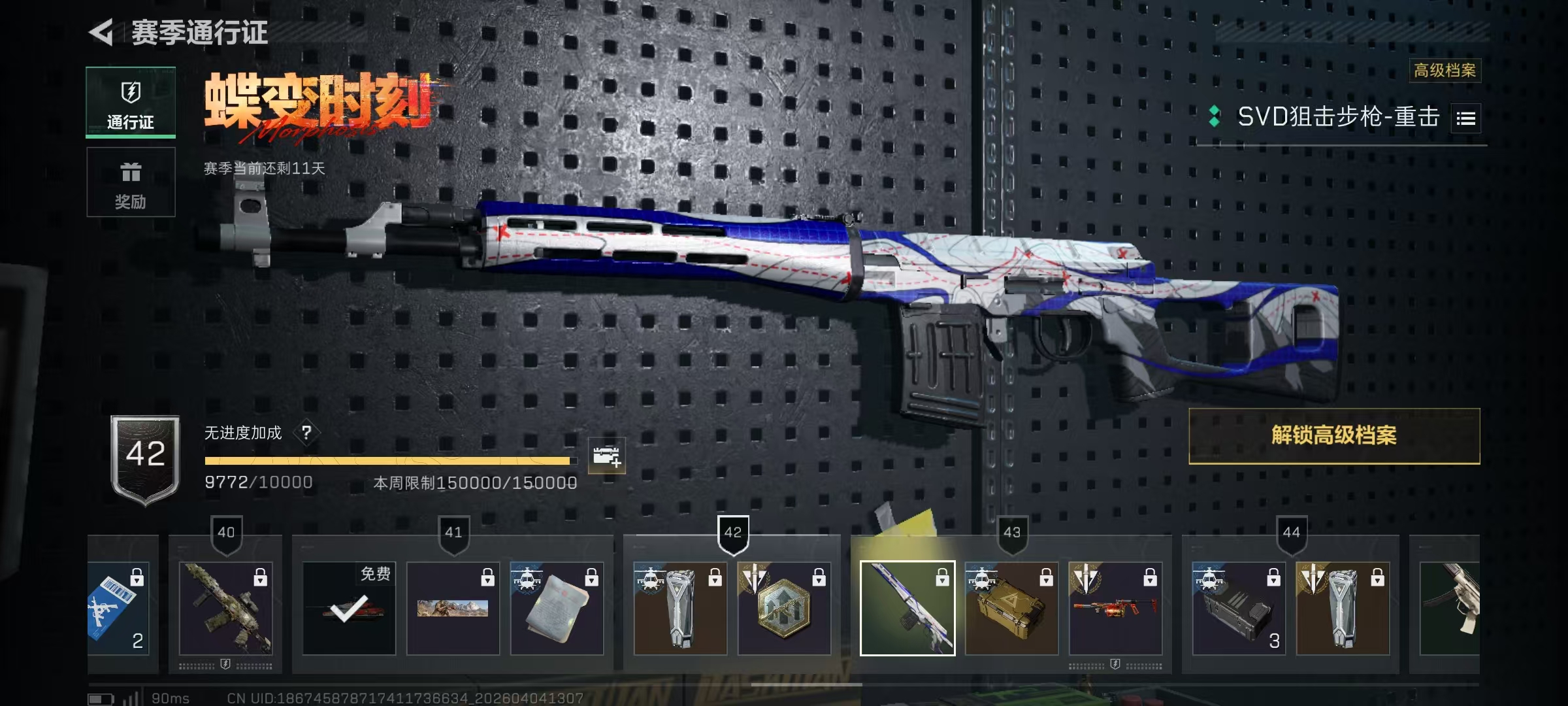
Task: Select the highlighted SVD sniper skin reward
Action: tap(907, 608)
